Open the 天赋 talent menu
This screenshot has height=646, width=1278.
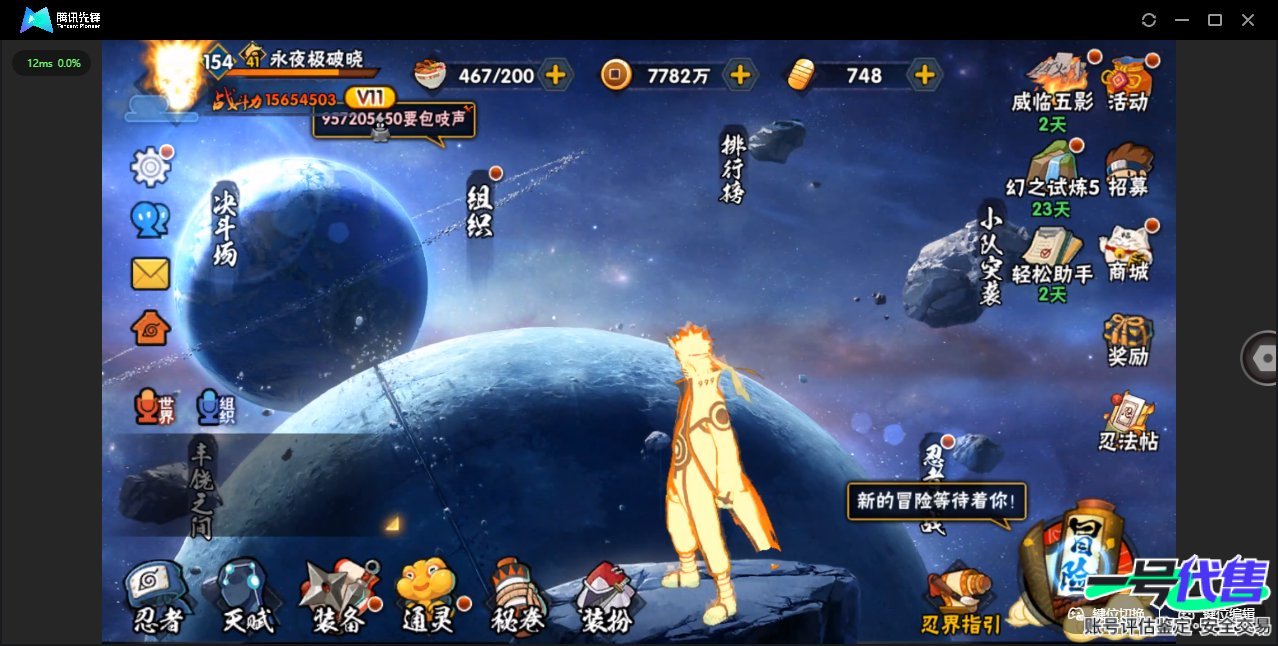(245, 598)
